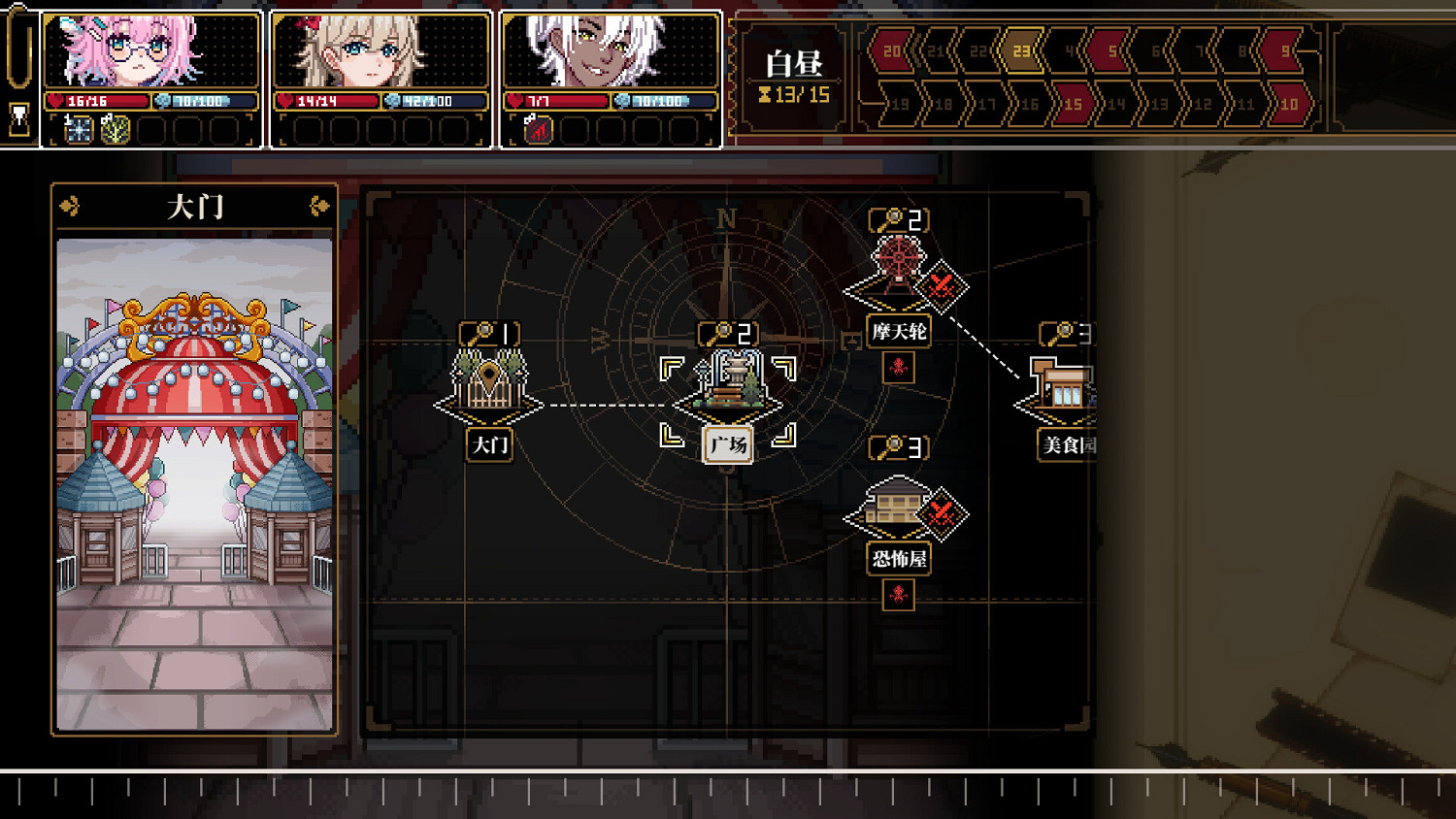Click the plant buff icon in first character's slots
Screen dimensions: 1456x819
(x=114, y=132)
